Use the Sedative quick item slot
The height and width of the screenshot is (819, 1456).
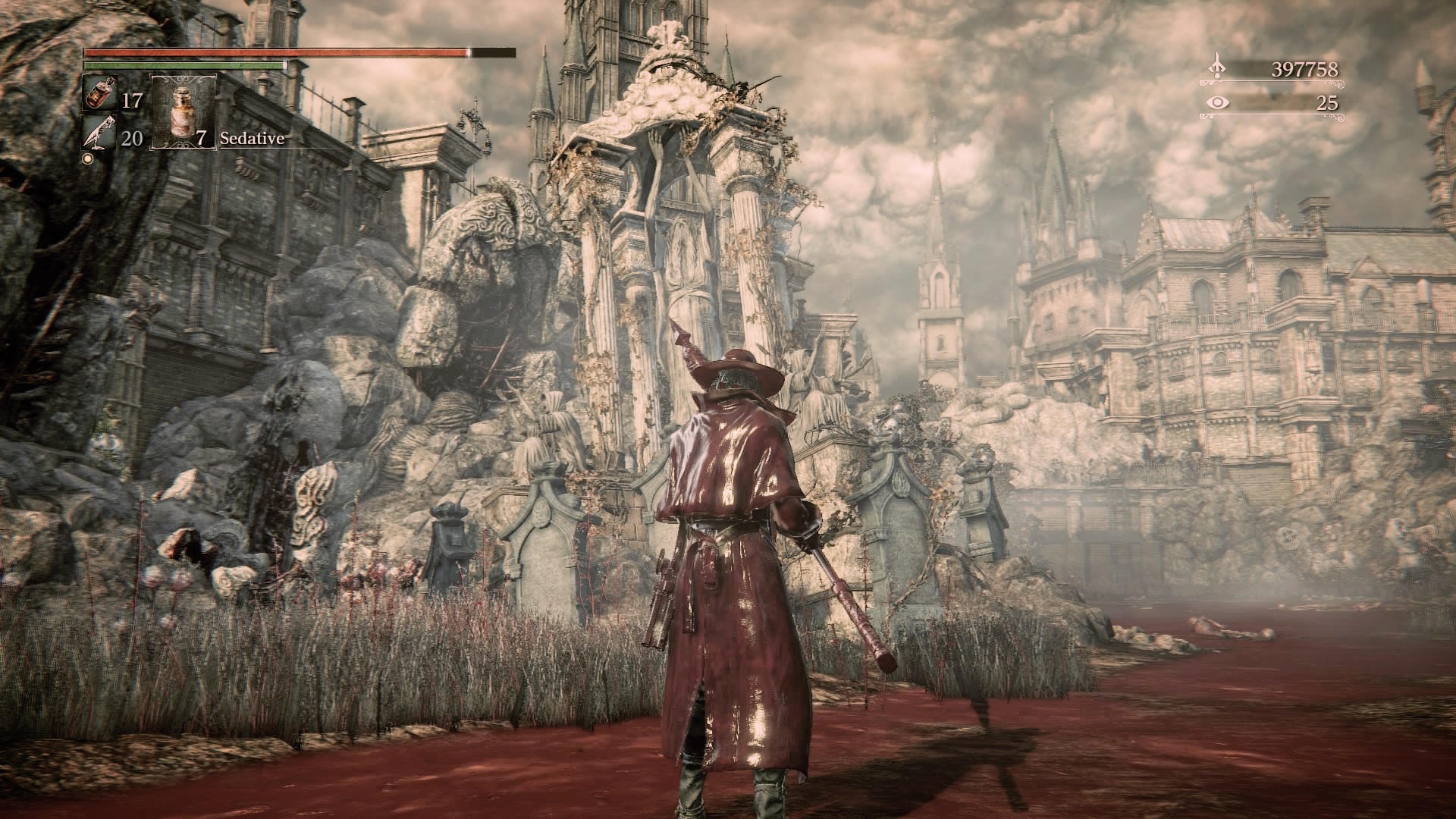pos(184,111)
